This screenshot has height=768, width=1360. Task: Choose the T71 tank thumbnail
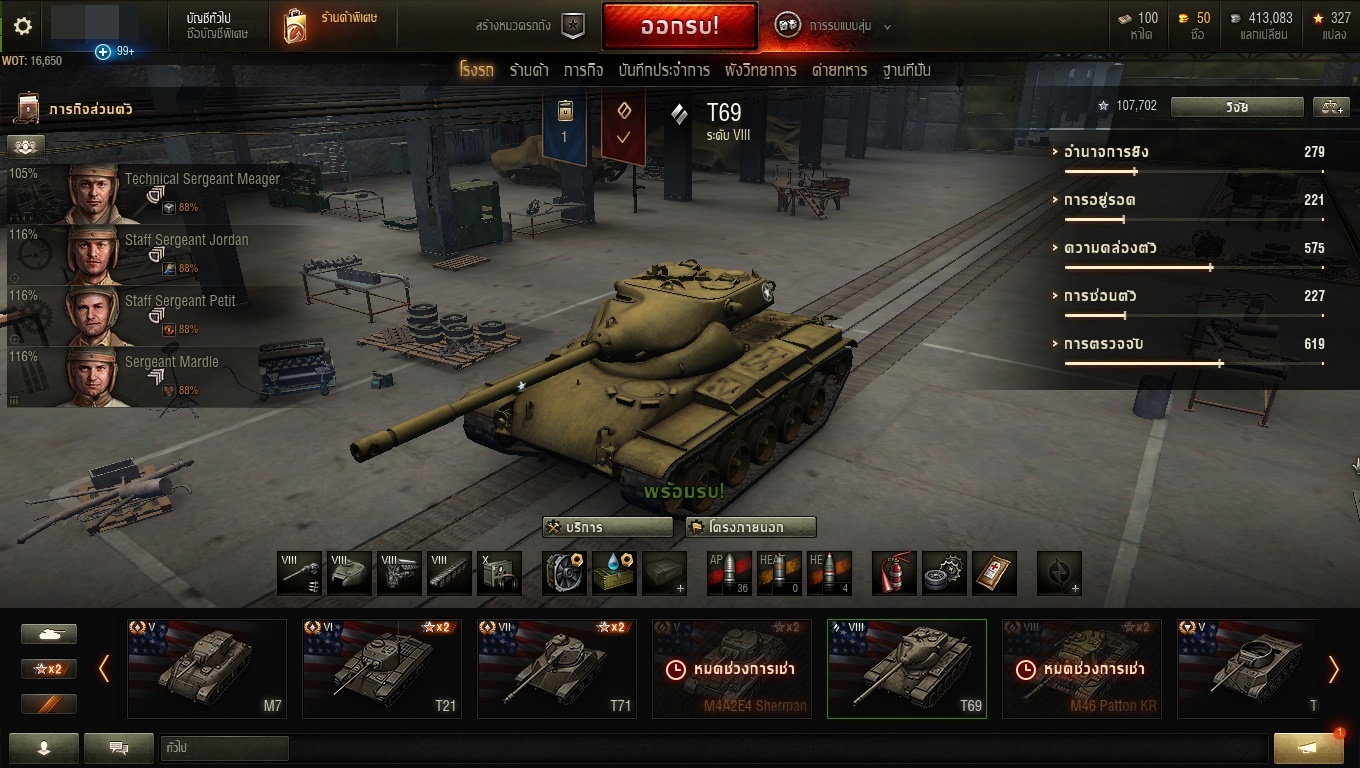tap(556, 668)
